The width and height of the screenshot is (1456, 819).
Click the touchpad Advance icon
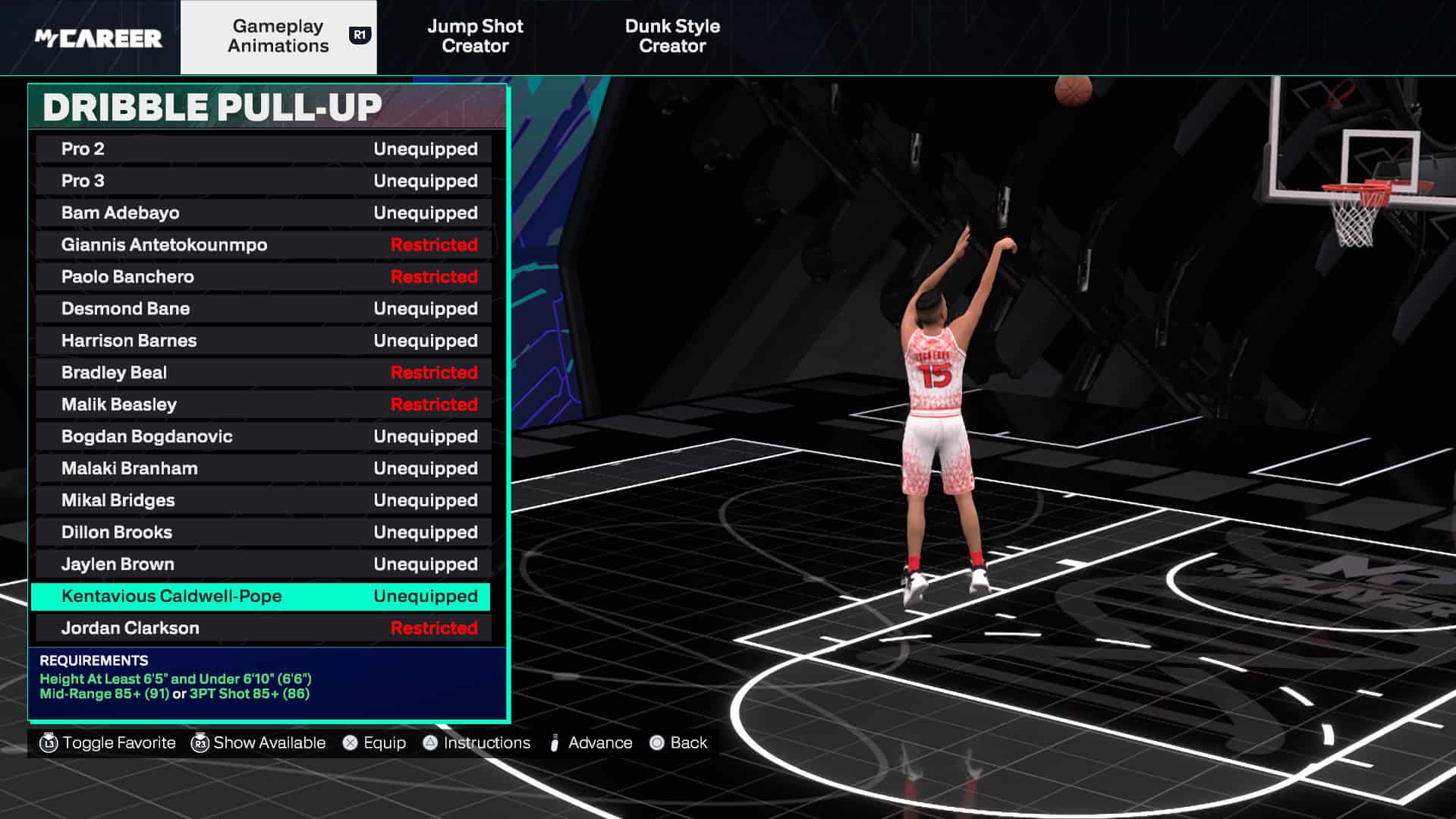click(555, 742)
